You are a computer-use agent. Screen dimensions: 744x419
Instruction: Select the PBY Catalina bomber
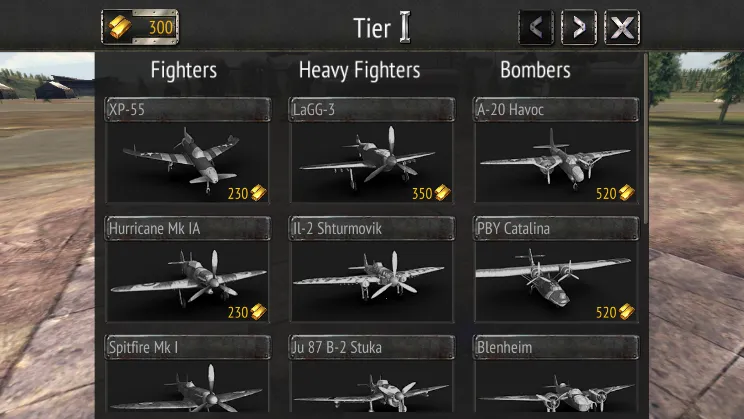click(556, 270)
